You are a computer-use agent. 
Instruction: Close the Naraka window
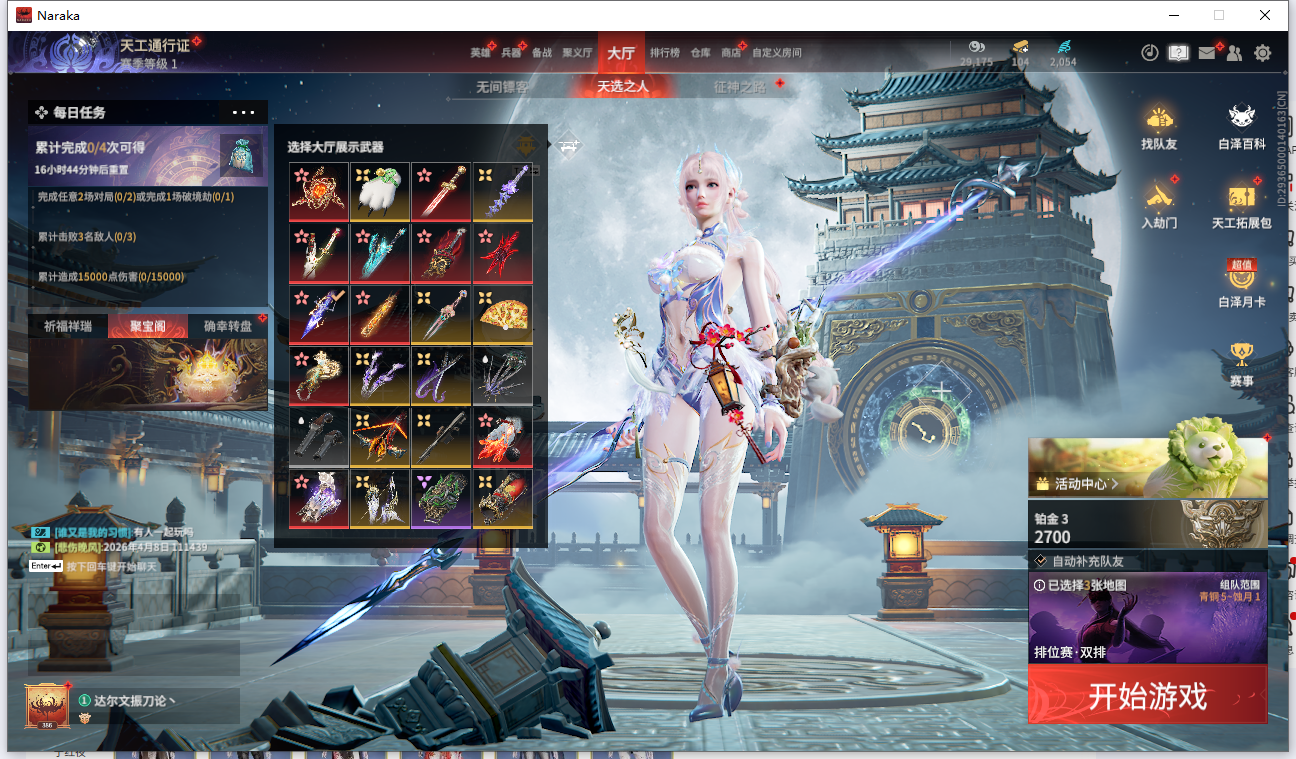(x=1265, y=15)
